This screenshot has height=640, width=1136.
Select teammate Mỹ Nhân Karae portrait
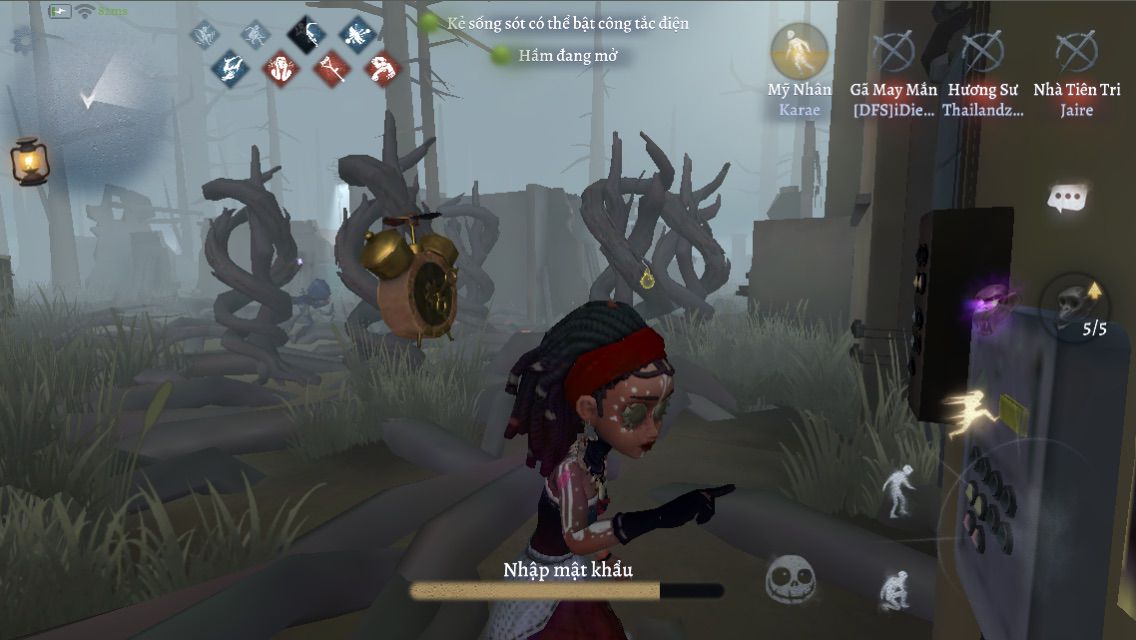(799, 50)
